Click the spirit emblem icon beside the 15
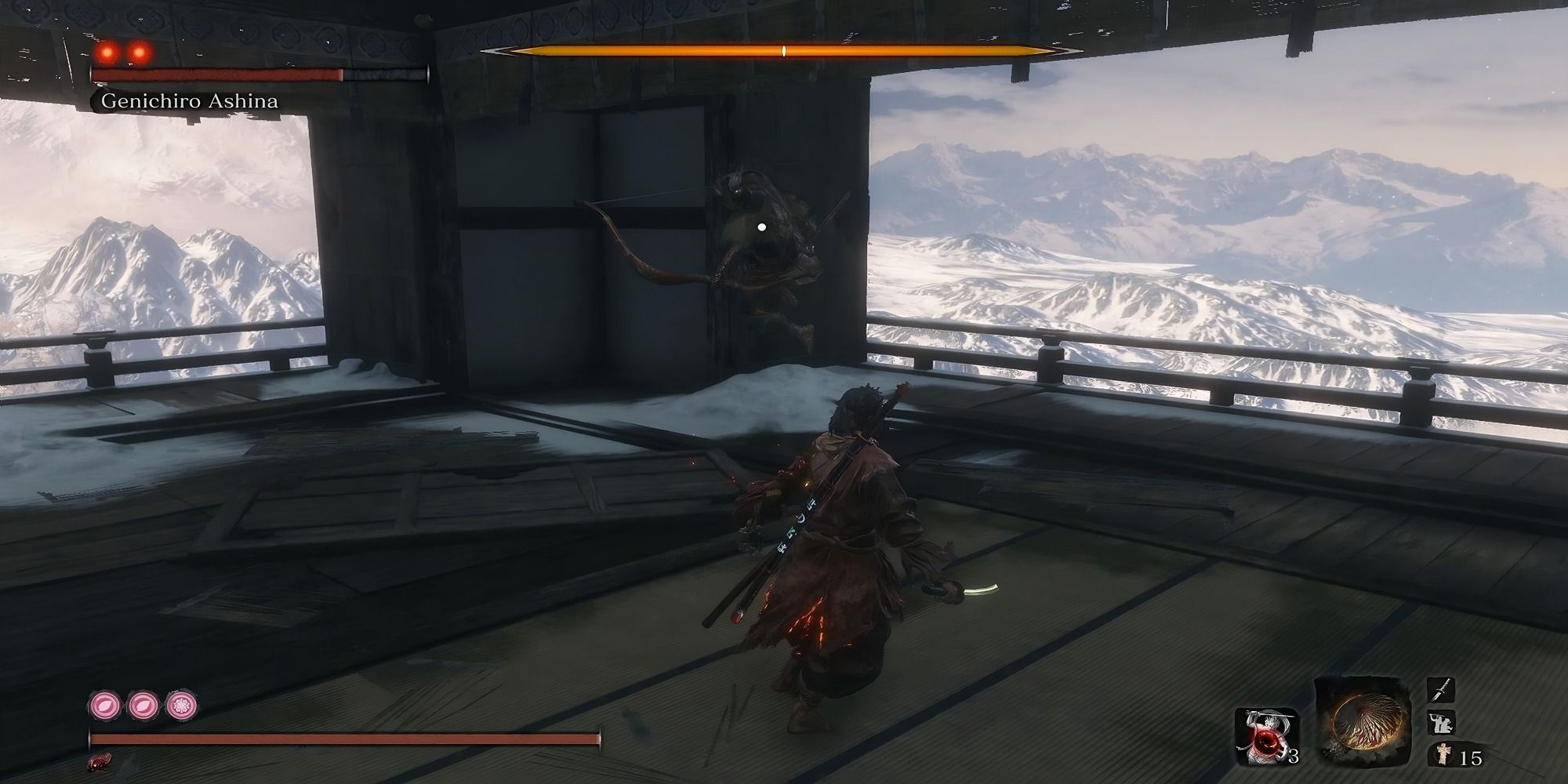1568x784 pixels. [1443, 755]
